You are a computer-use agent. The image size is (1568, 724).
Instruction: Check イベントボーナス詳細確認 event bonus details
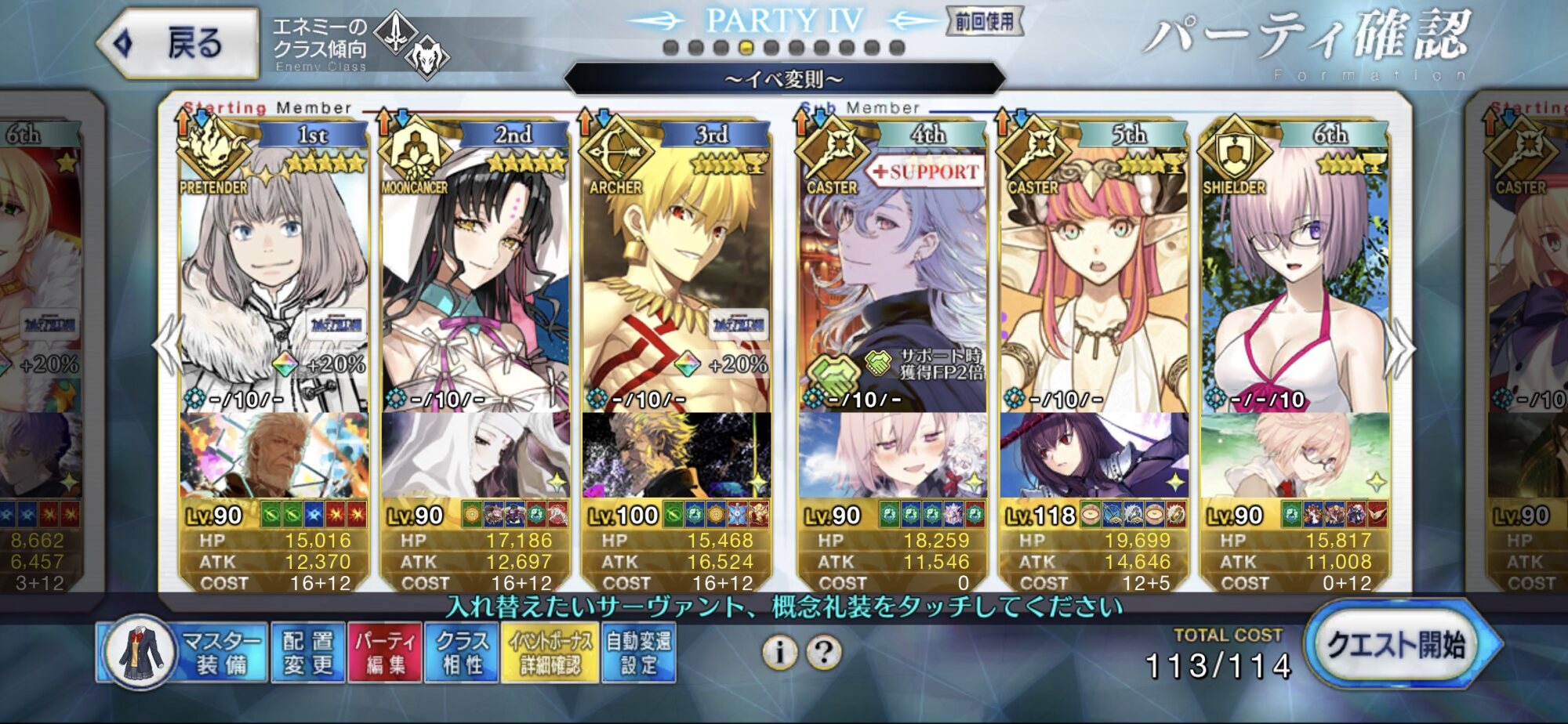(550, 653)
